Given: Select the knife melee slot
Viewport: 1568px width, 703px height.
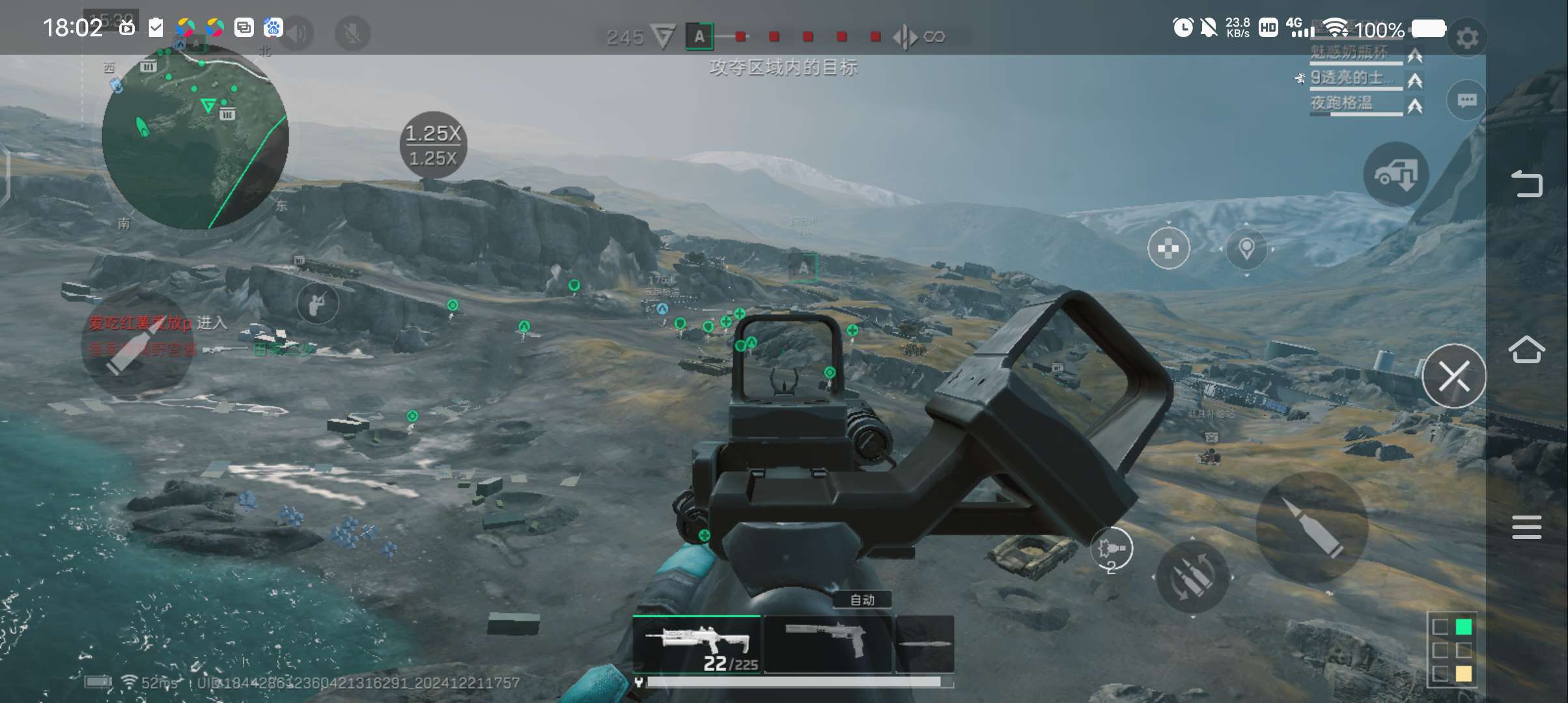Looking at the screenshot, I should point(925,644).
